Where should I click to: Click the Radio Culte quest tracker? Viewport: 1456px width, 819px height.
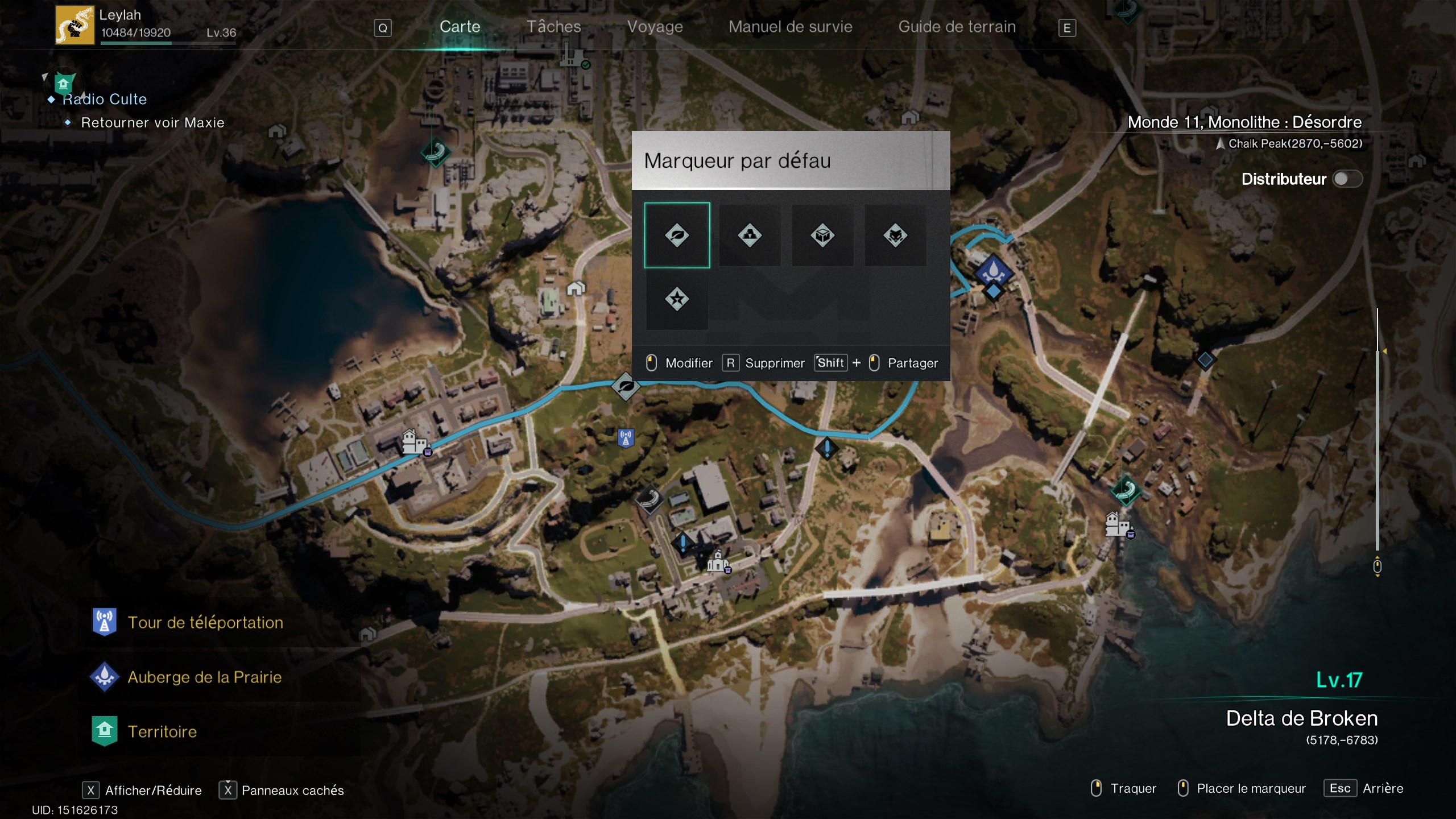[x=105, y=100]
